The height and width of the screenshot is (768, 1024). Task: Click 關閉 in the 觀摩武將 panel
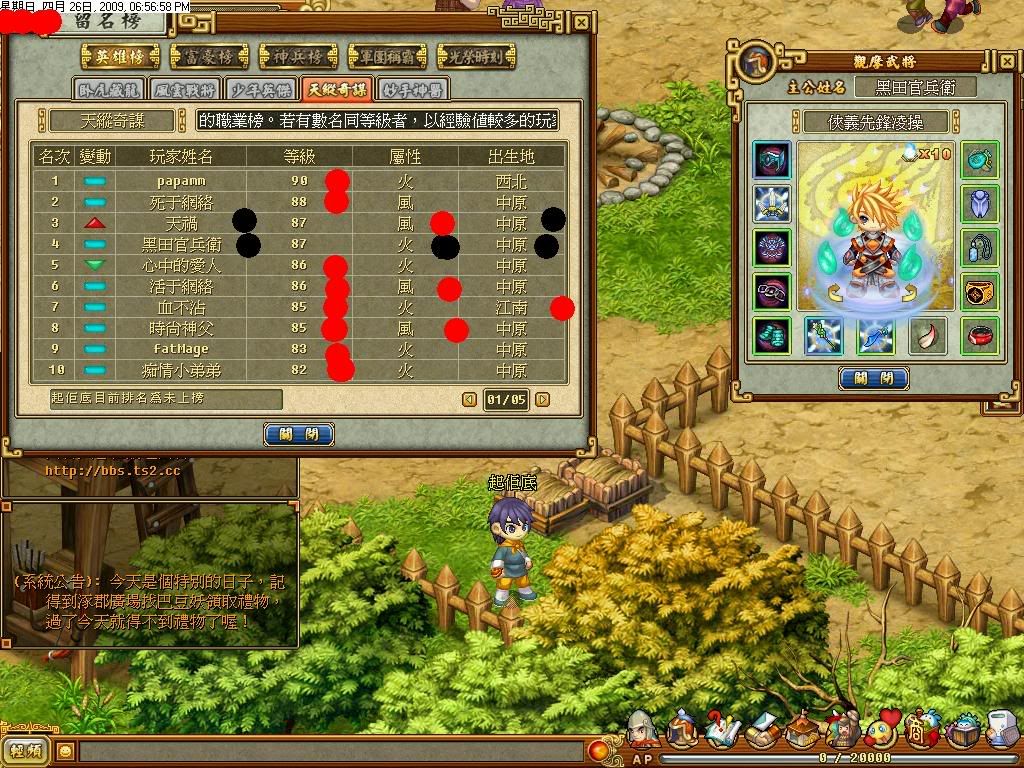tap(874, 378)
